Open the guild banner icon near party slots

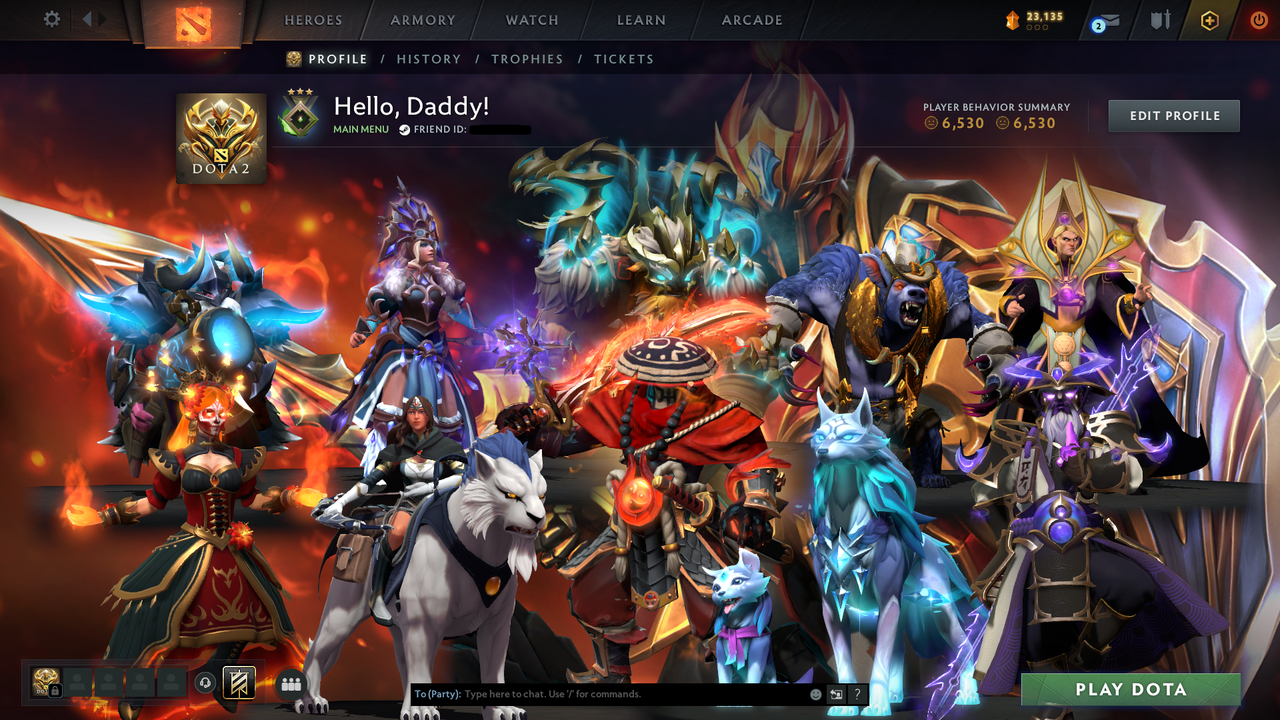tap(239, 682)
